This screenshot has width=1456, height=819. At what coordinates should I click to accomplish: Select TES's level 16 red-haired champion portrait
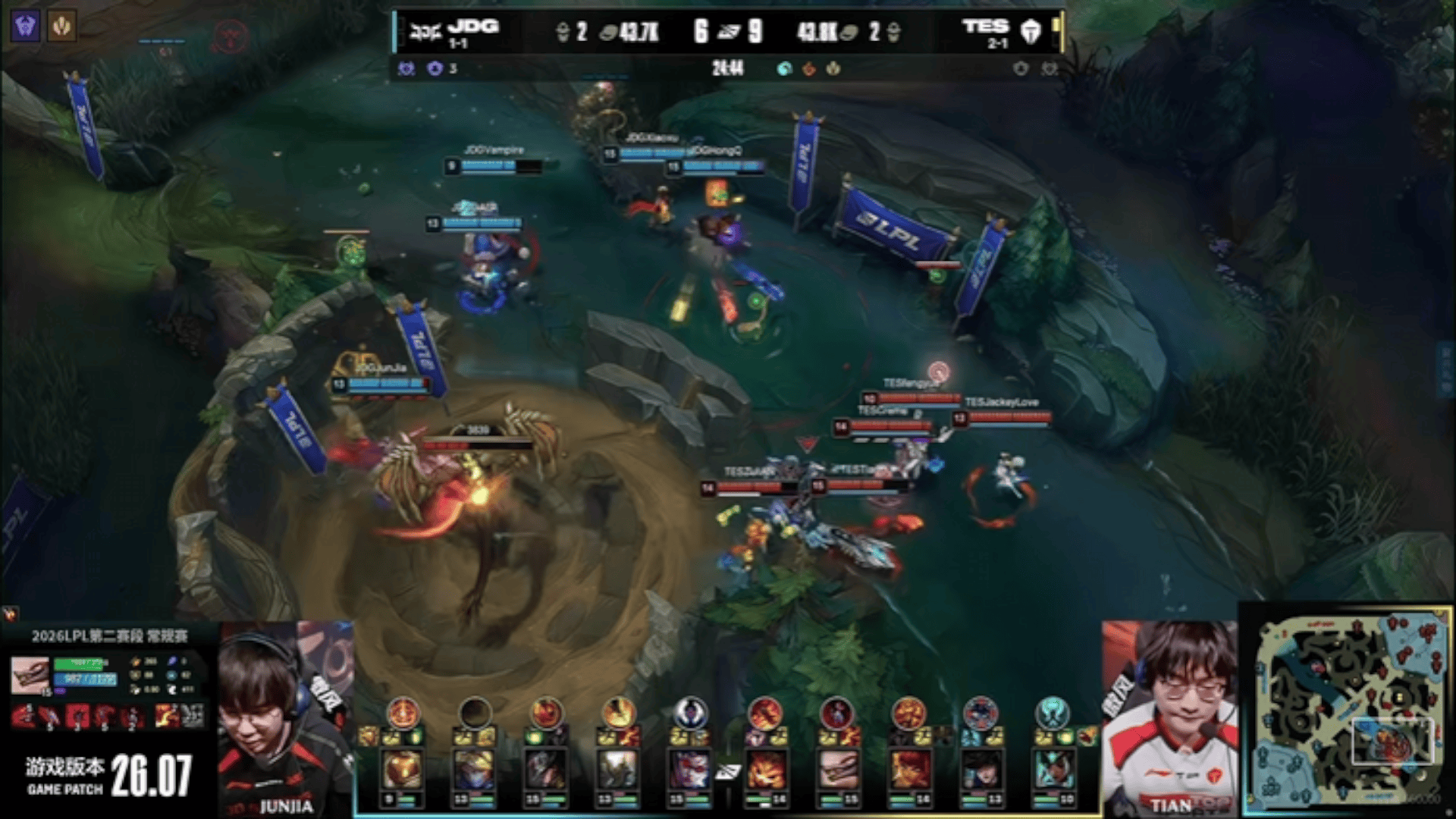[908, 771]
